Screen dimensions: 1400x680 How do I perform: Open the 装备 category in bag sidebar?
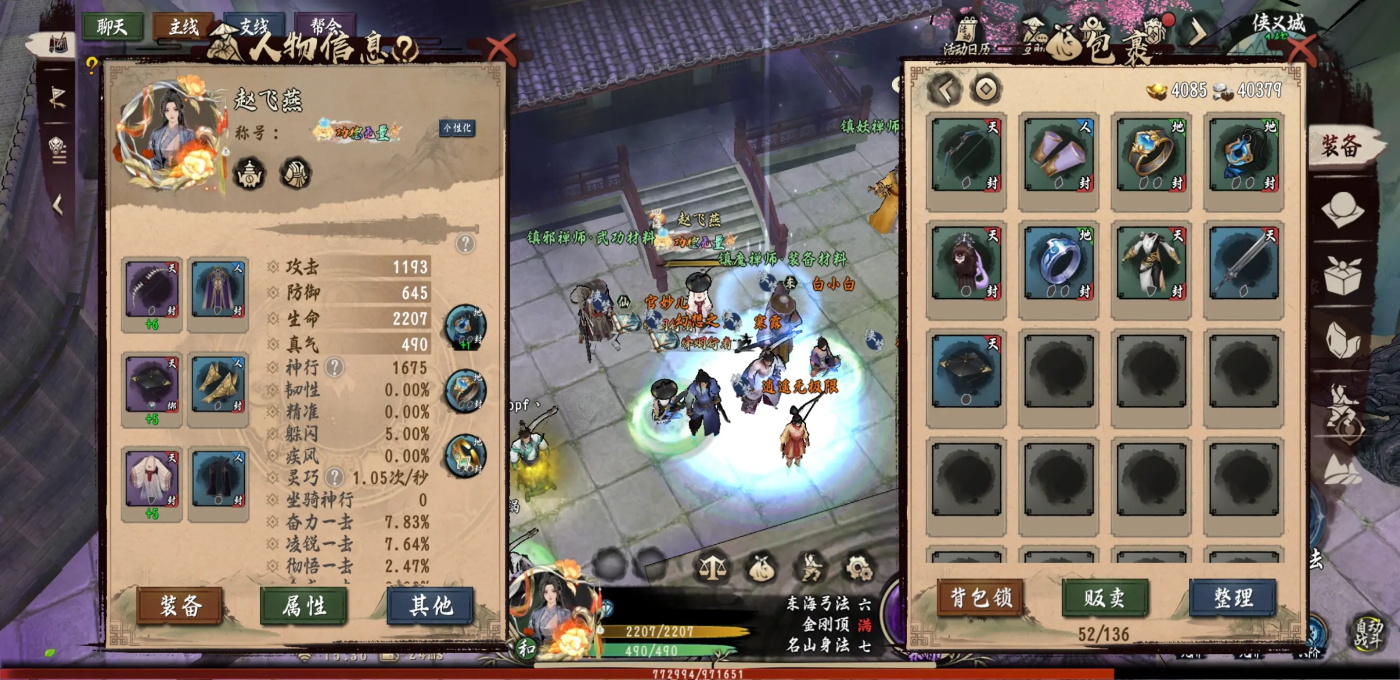coord(1340,147)
